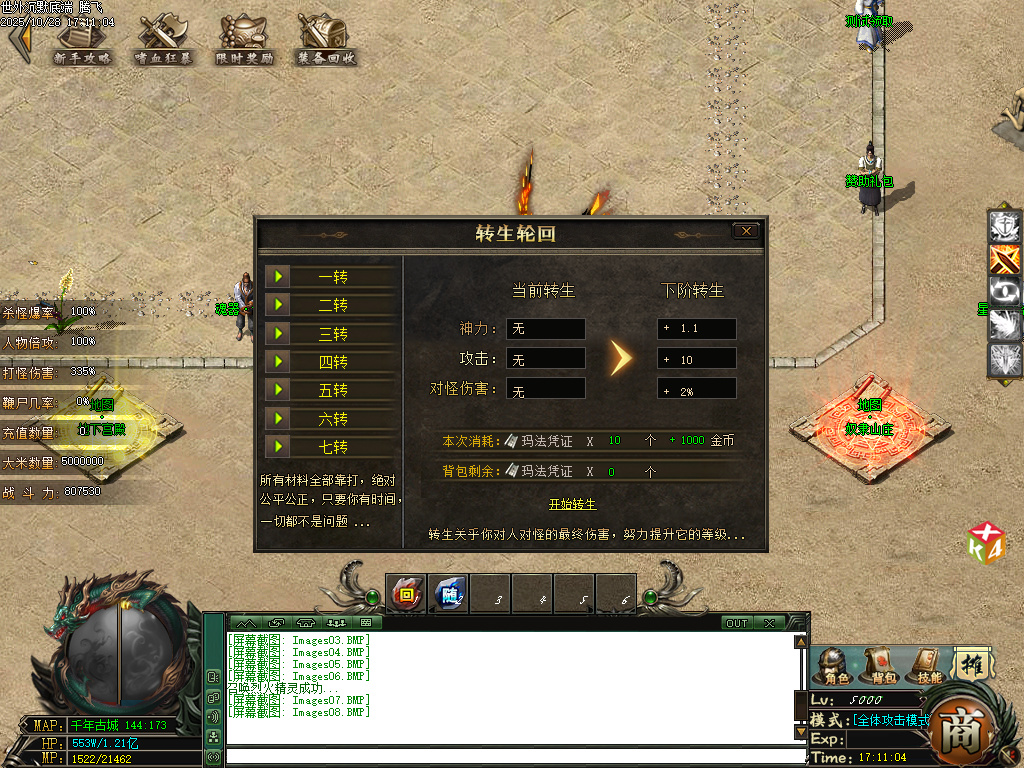This screenshot has height=768, width=1024.
Task: Pick the 五转 rebirth entry
Action: point(332,390)
